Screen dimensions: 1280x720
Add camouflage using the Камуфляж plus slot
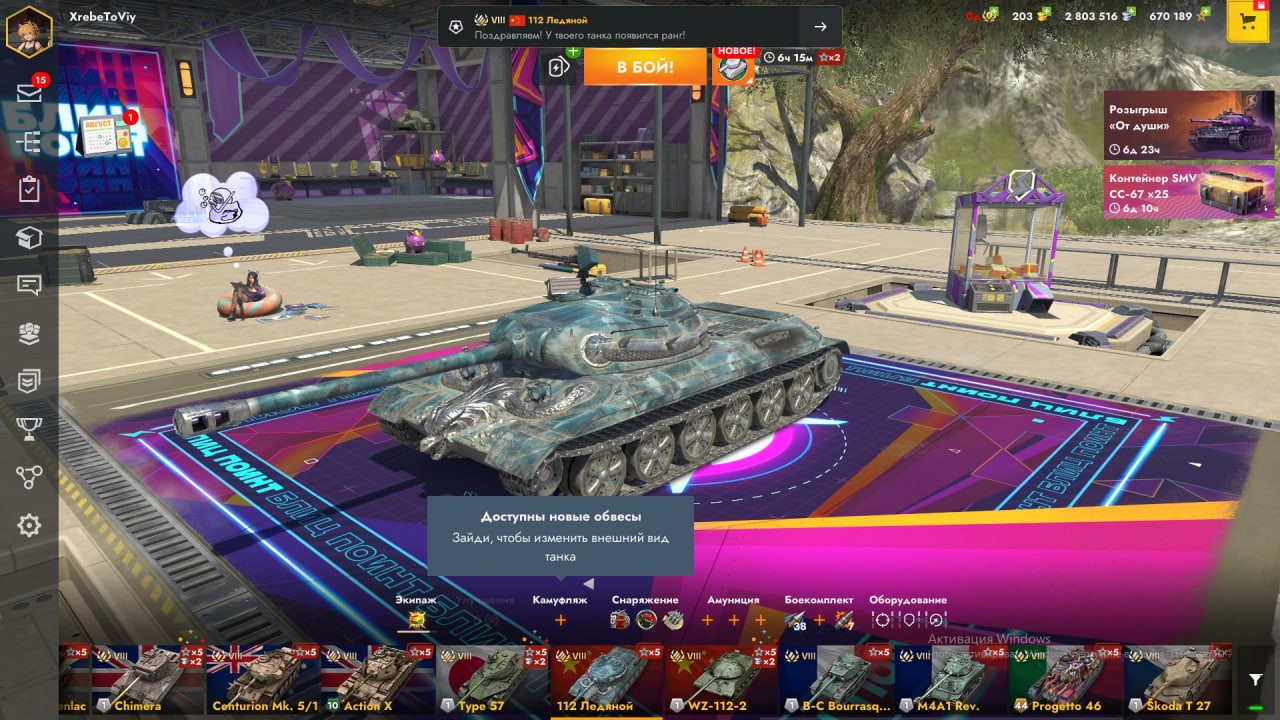click(560, 620)
